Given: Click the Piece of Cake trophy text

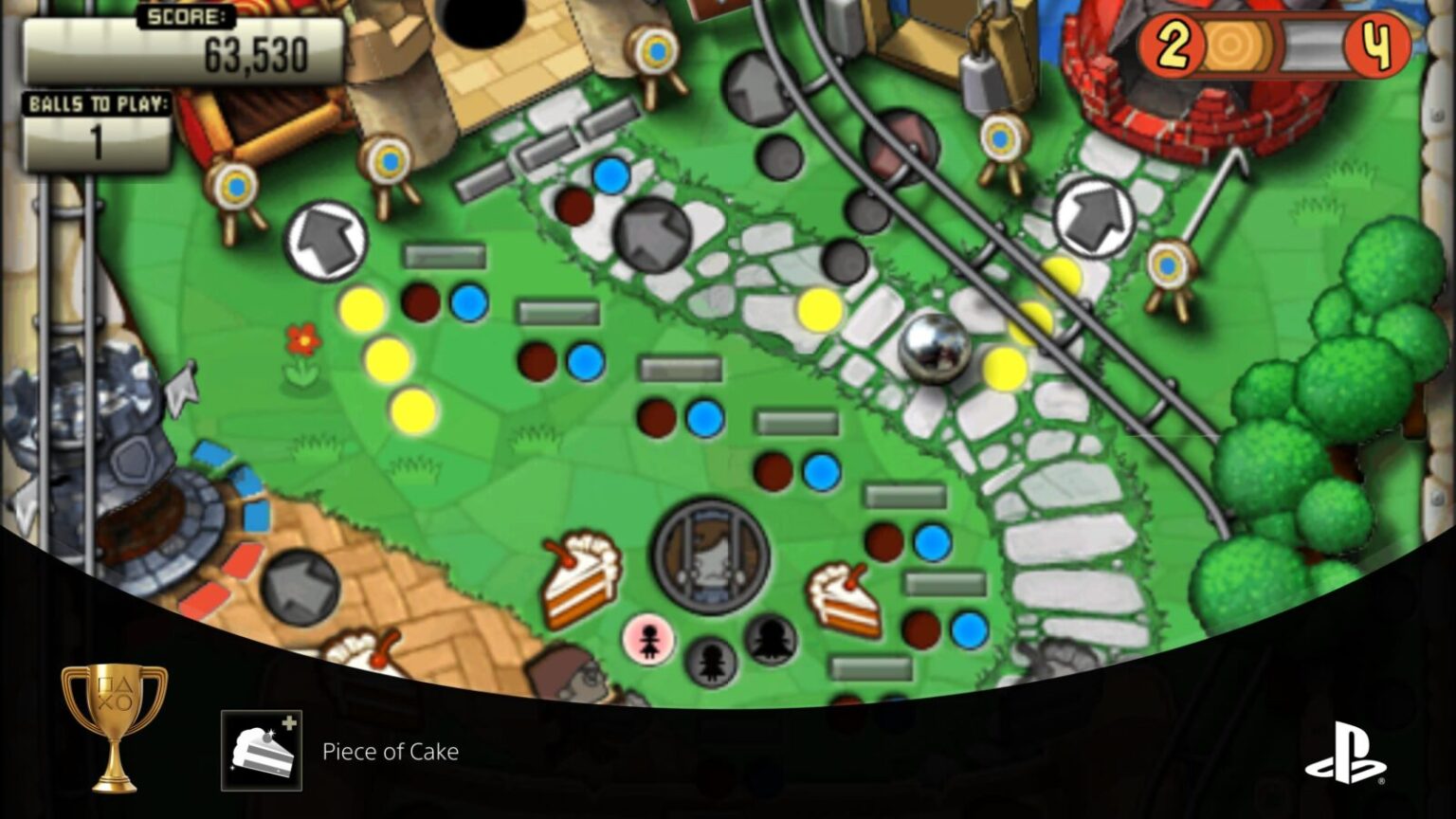Looking at the screenshot, I should [390, 752].
